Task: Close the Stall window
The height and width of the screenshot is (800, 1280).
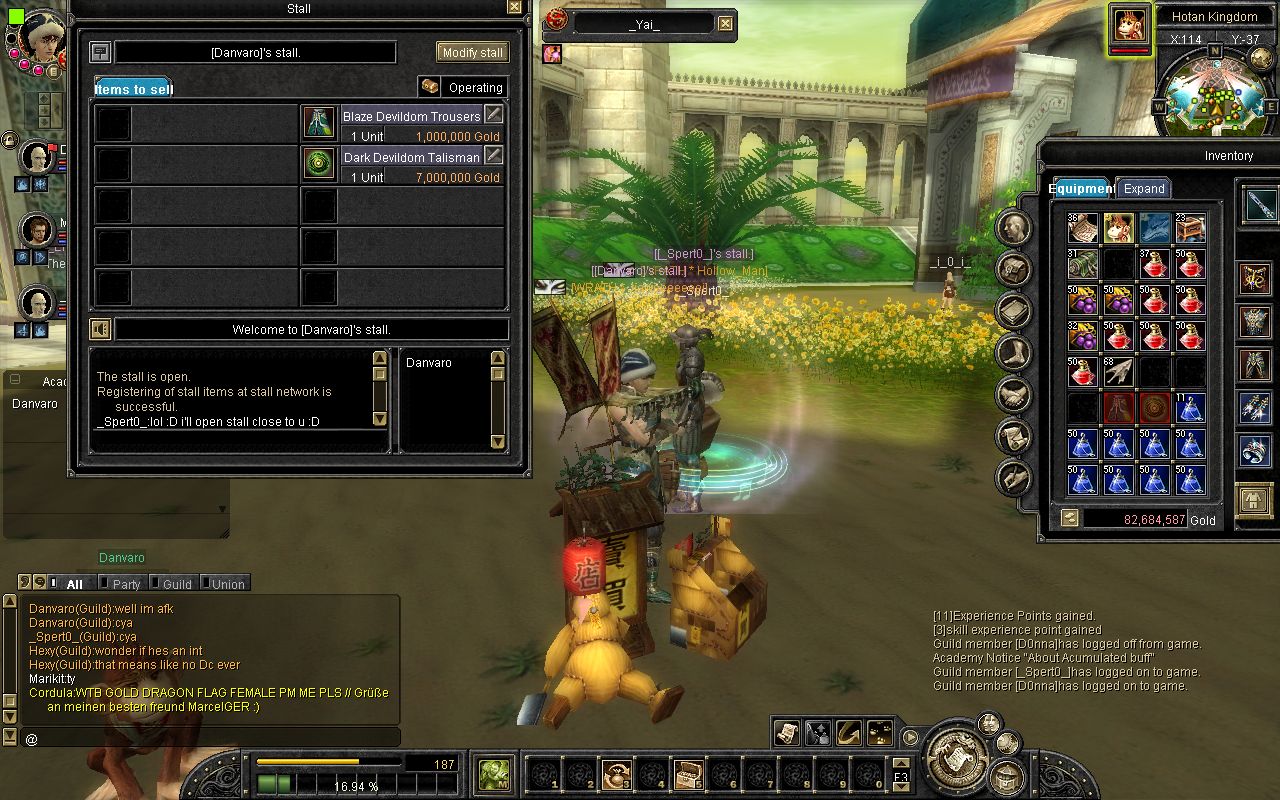Action: [514, 7]
